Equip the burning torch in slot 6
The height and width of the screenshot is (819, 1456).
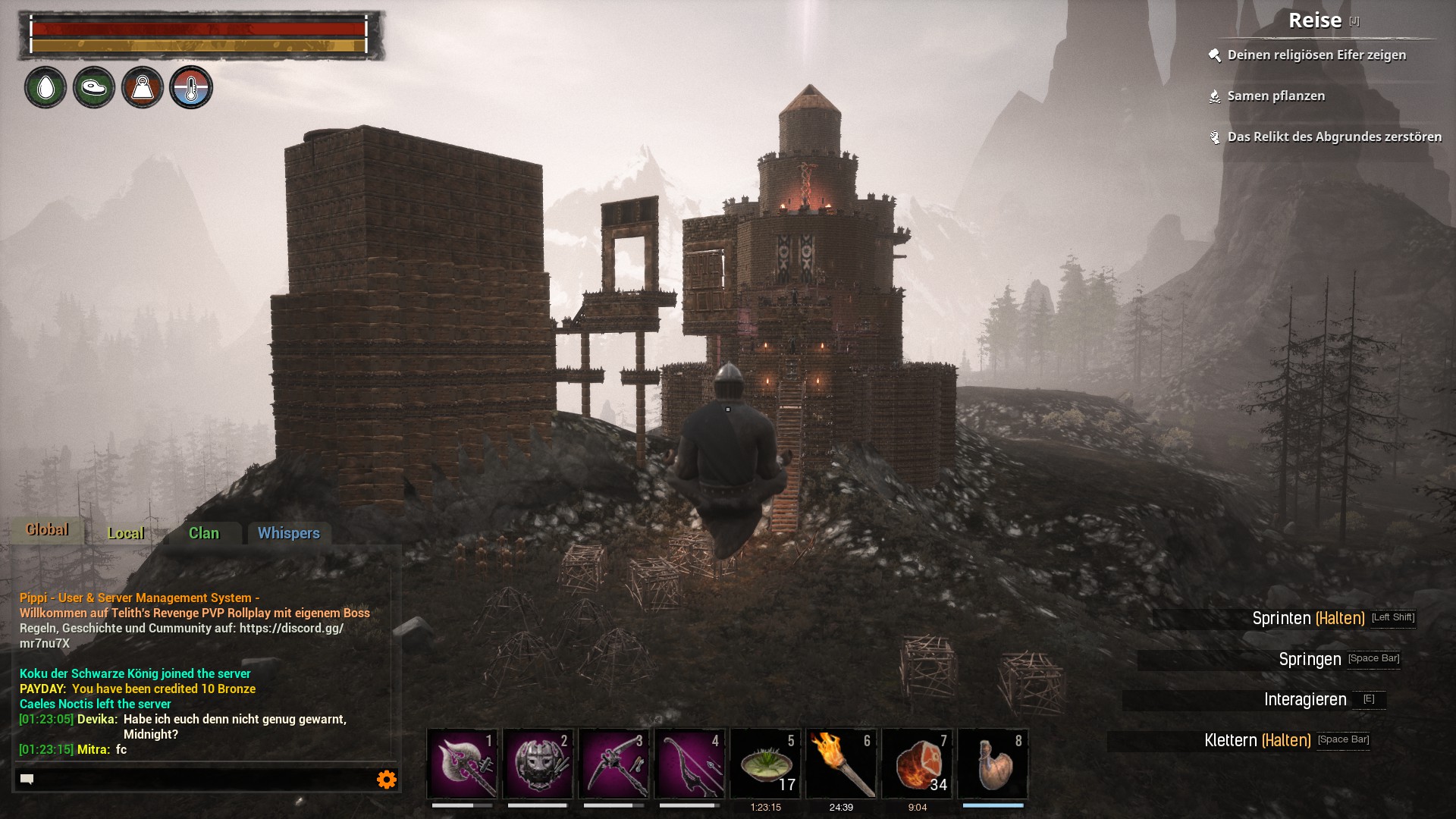(842, 764)
